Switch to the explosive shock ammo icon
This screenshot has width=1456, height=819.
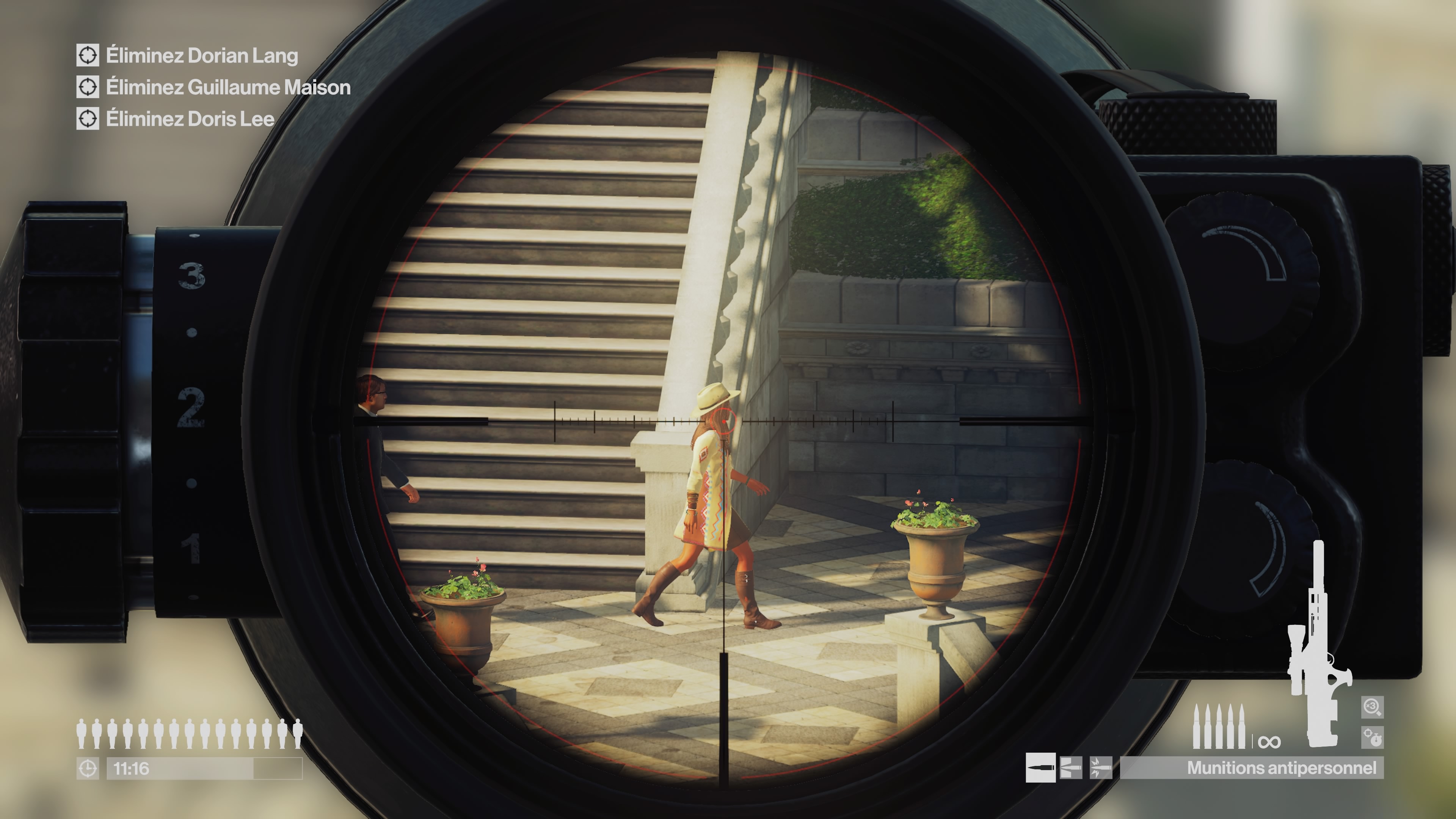click(1100, 767)
